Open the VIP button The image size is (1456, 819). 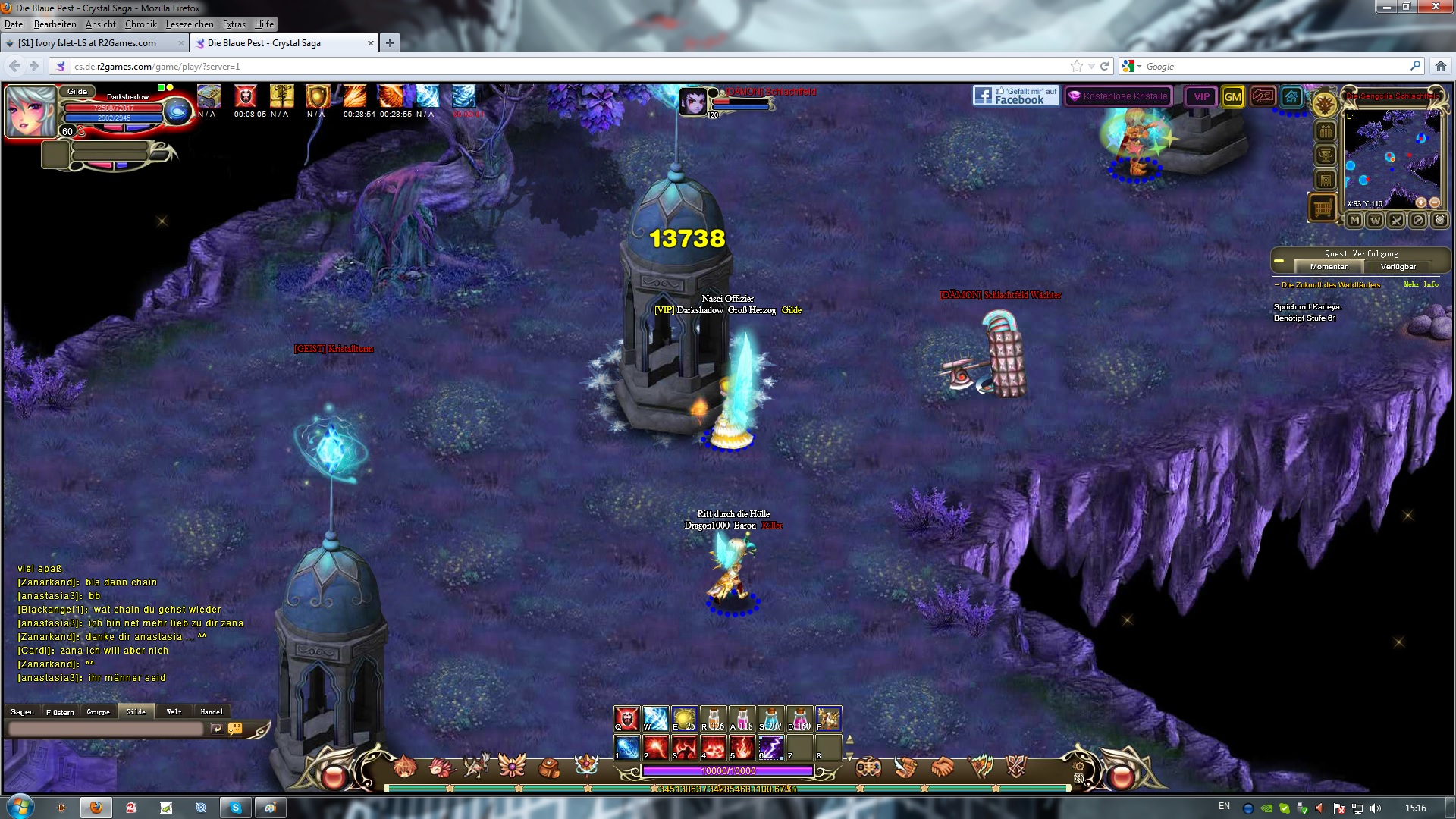[1201, 96]
